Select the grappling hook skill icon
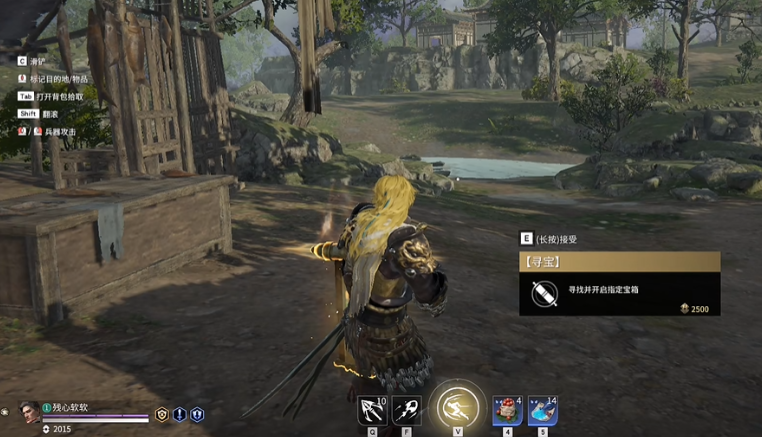The width and height of the screenshot is (762, 437). tap(372, 410)
